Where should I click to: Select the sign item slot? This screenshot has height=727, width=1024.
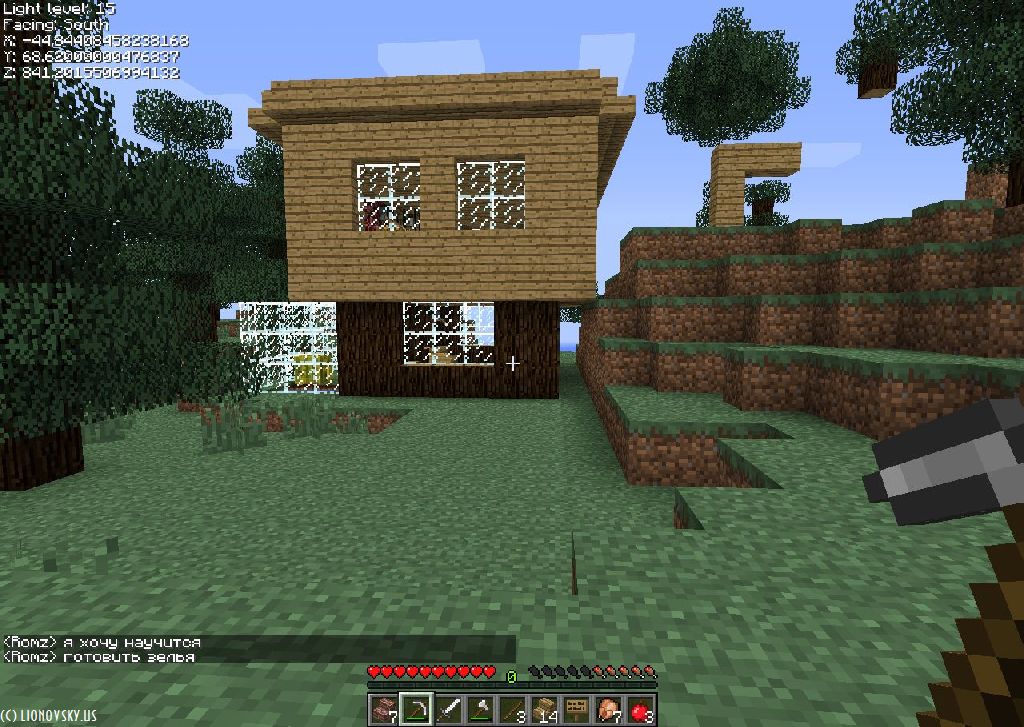(x=576, y=709)
